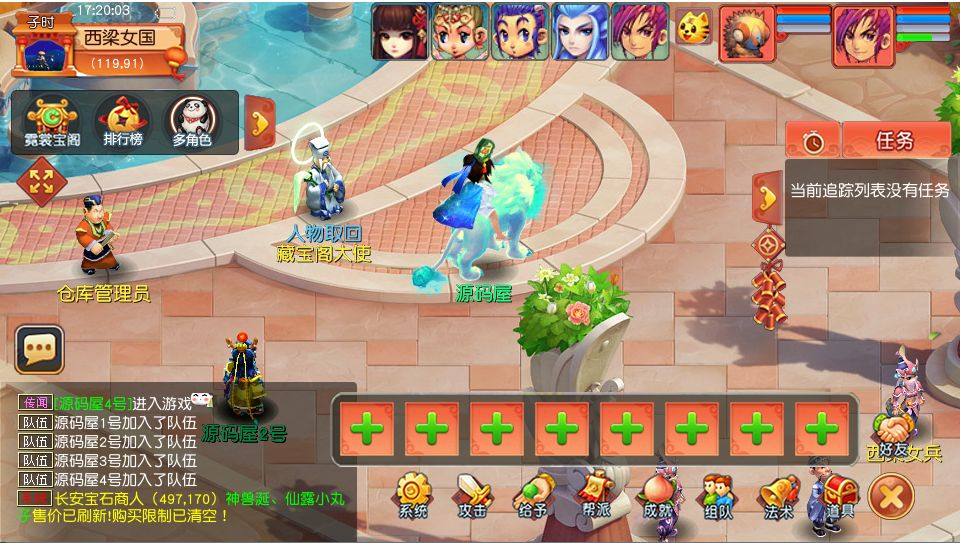960x543 pixels.
Task: Open the 道具 items treasure chest
Action: [x=838, y=495]
